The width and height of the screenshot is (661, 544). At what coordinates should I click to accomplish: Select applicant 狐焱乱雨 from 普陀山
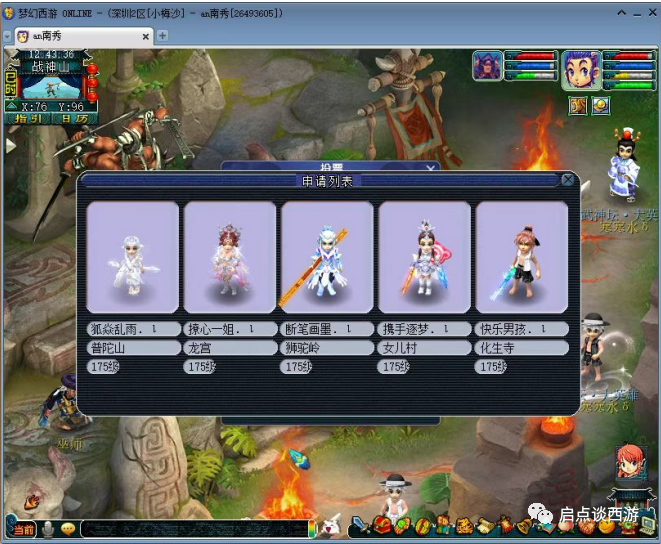[x=132, y=258]
